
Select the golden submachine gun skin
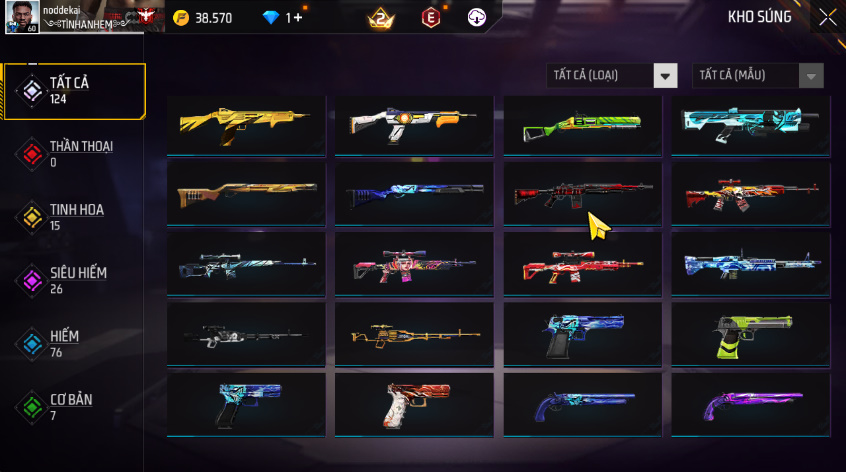[x=246, y=125]
